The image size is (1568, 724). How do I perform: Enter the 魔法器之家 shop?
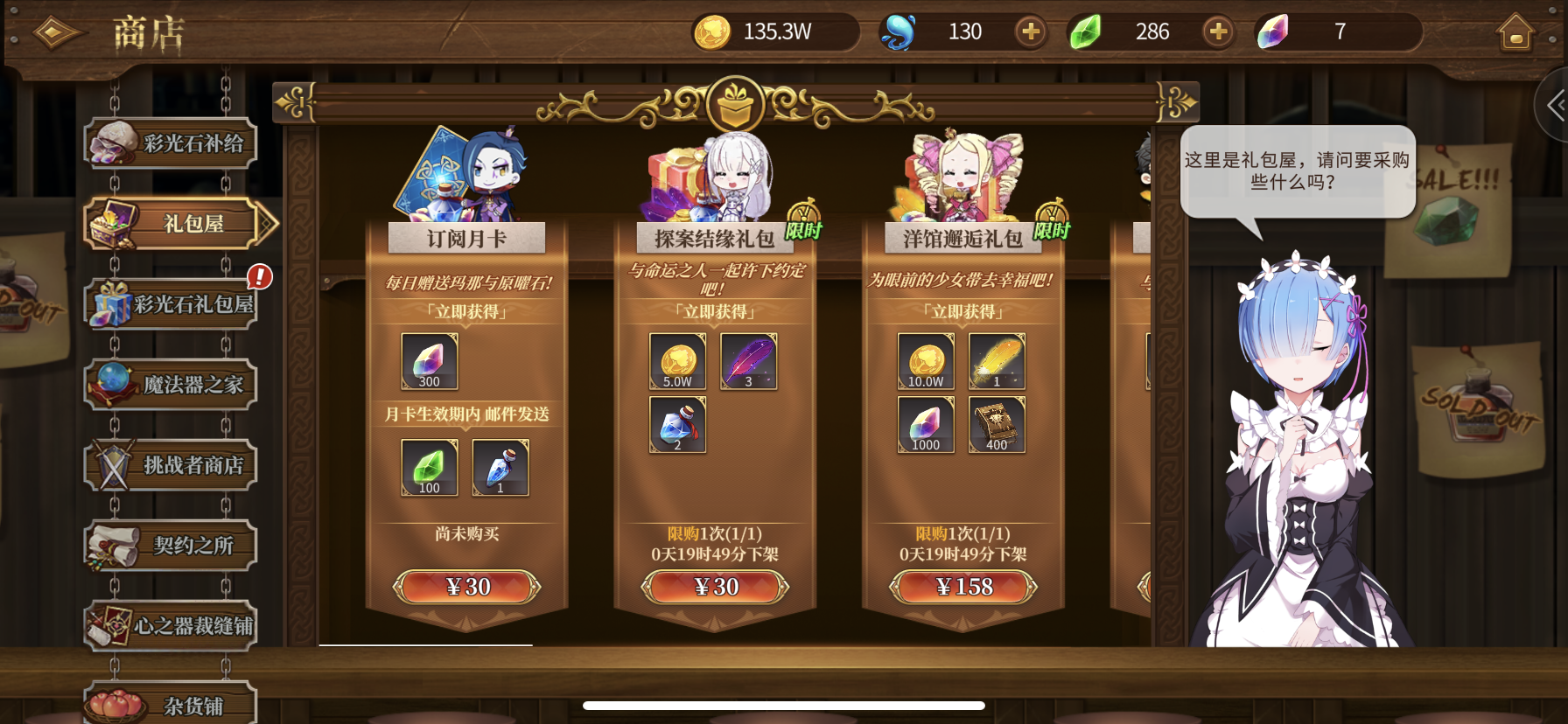171,385
